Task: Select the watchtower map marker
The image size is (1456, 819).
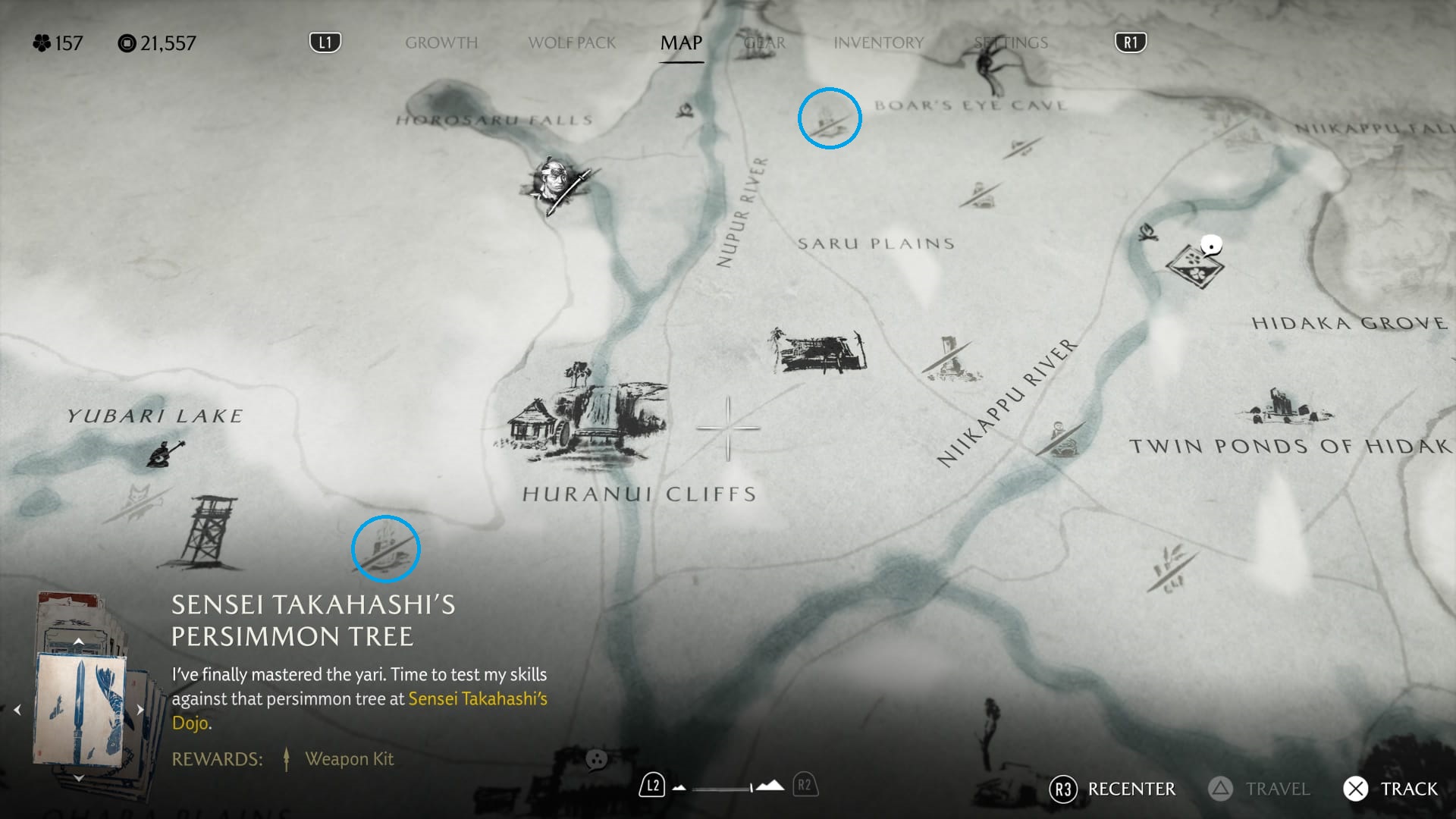Action: click(203, 532)
